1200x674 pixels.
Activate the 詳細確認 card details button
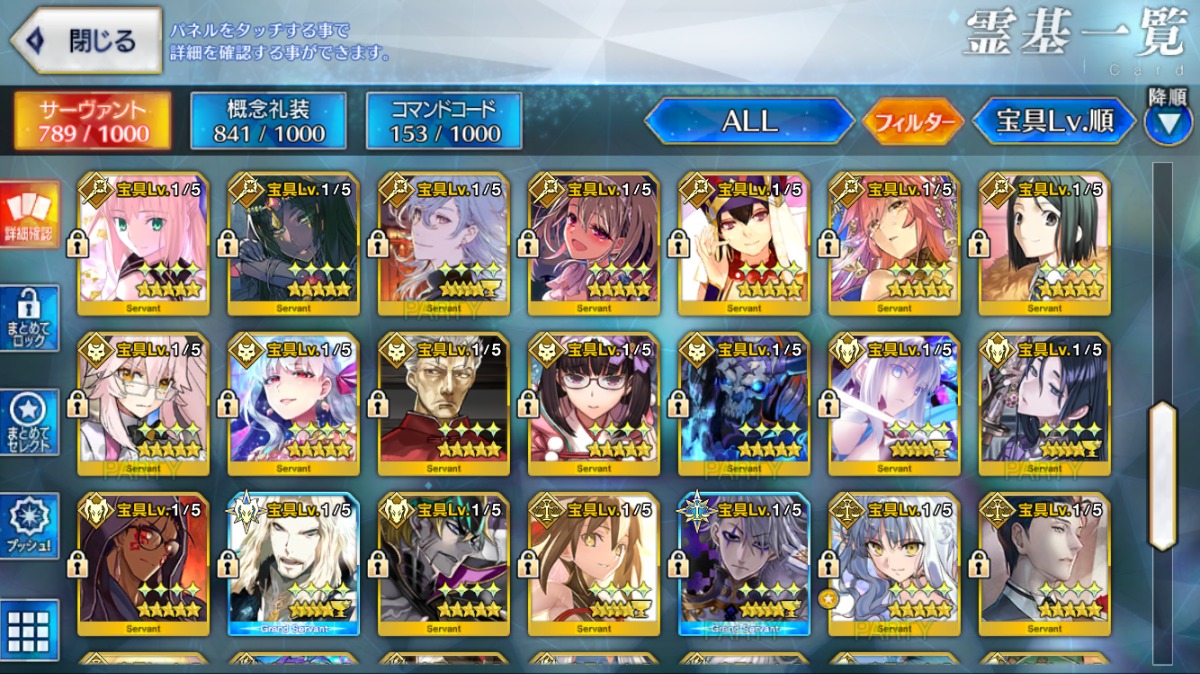(x=29, y=216)
